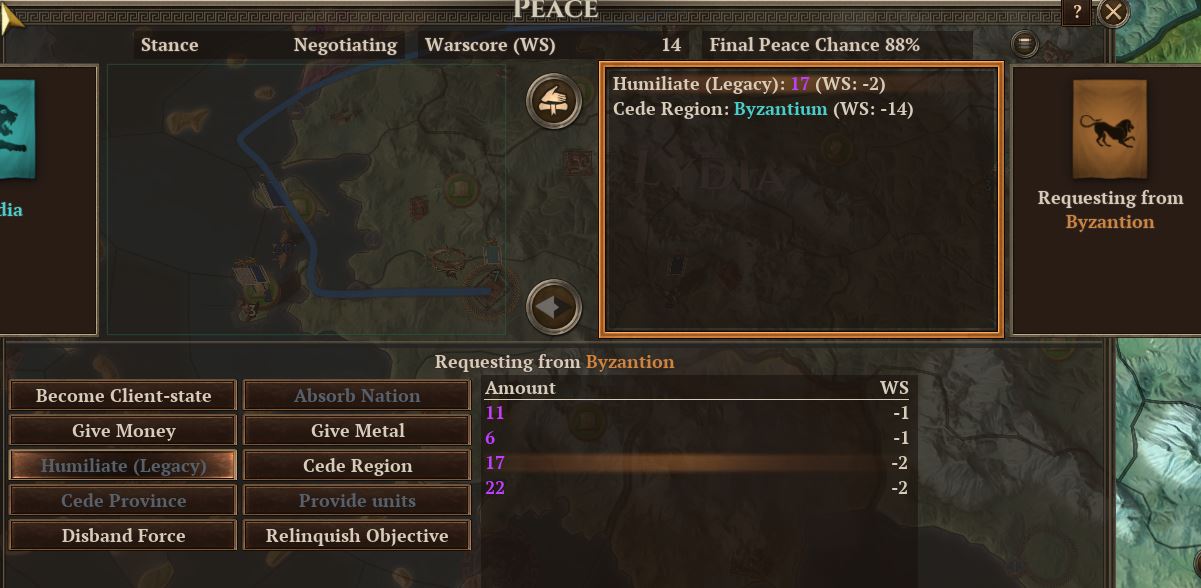Click the small round menu button
1201x588 pixels.
(x=1025, y=44)
